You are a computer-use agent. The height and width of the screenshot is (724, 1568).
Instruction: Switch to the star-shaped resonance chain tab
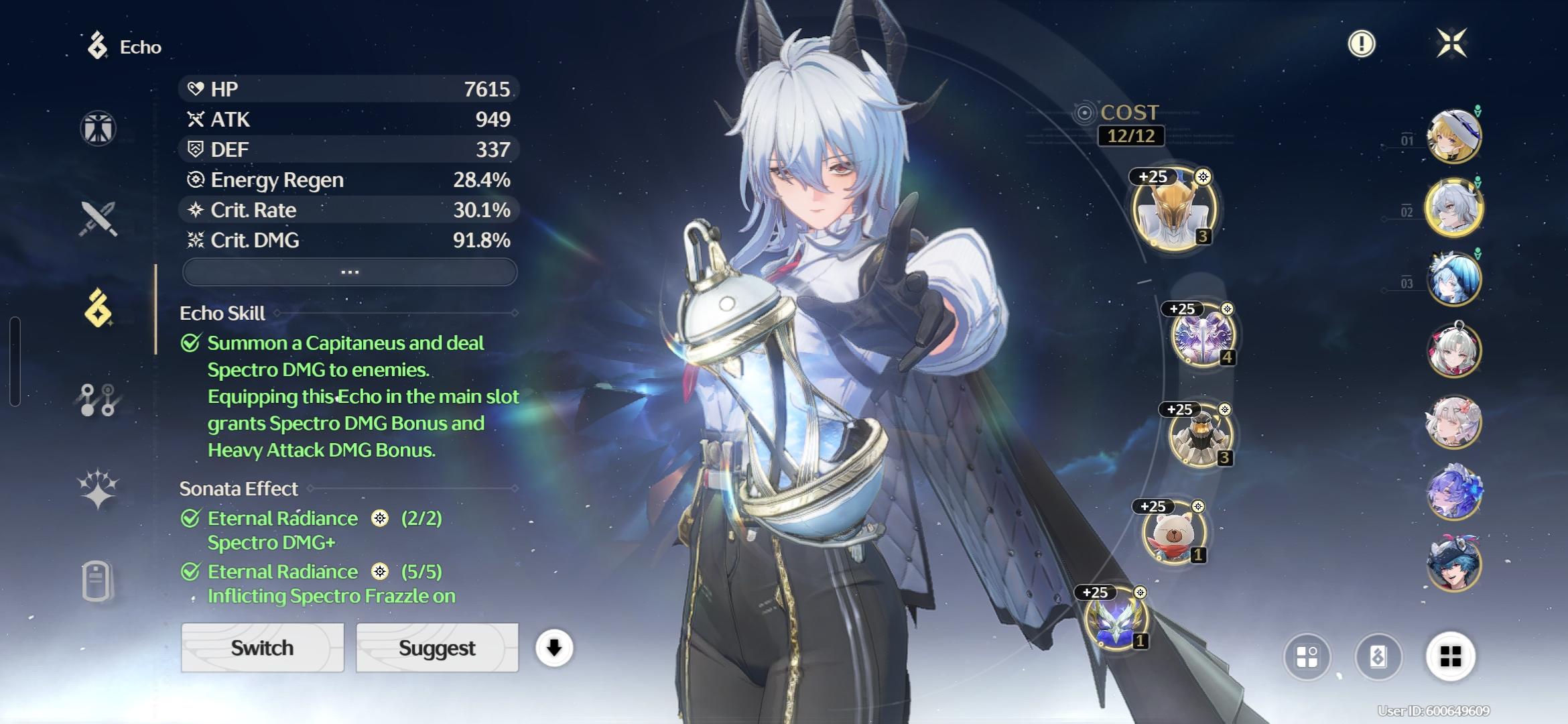[99, 489]
